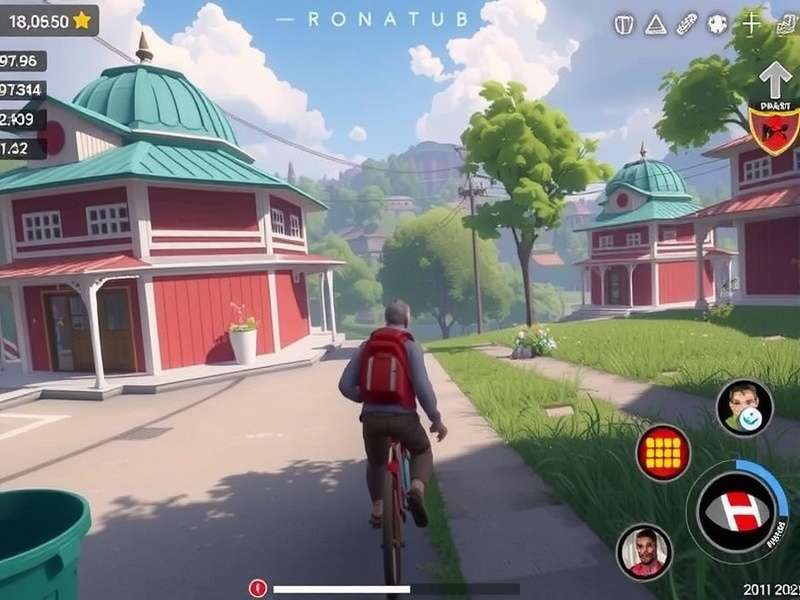Tap the white up arrow icon
800x600 pixels.
pyautogui.click(x=774, y=79)
